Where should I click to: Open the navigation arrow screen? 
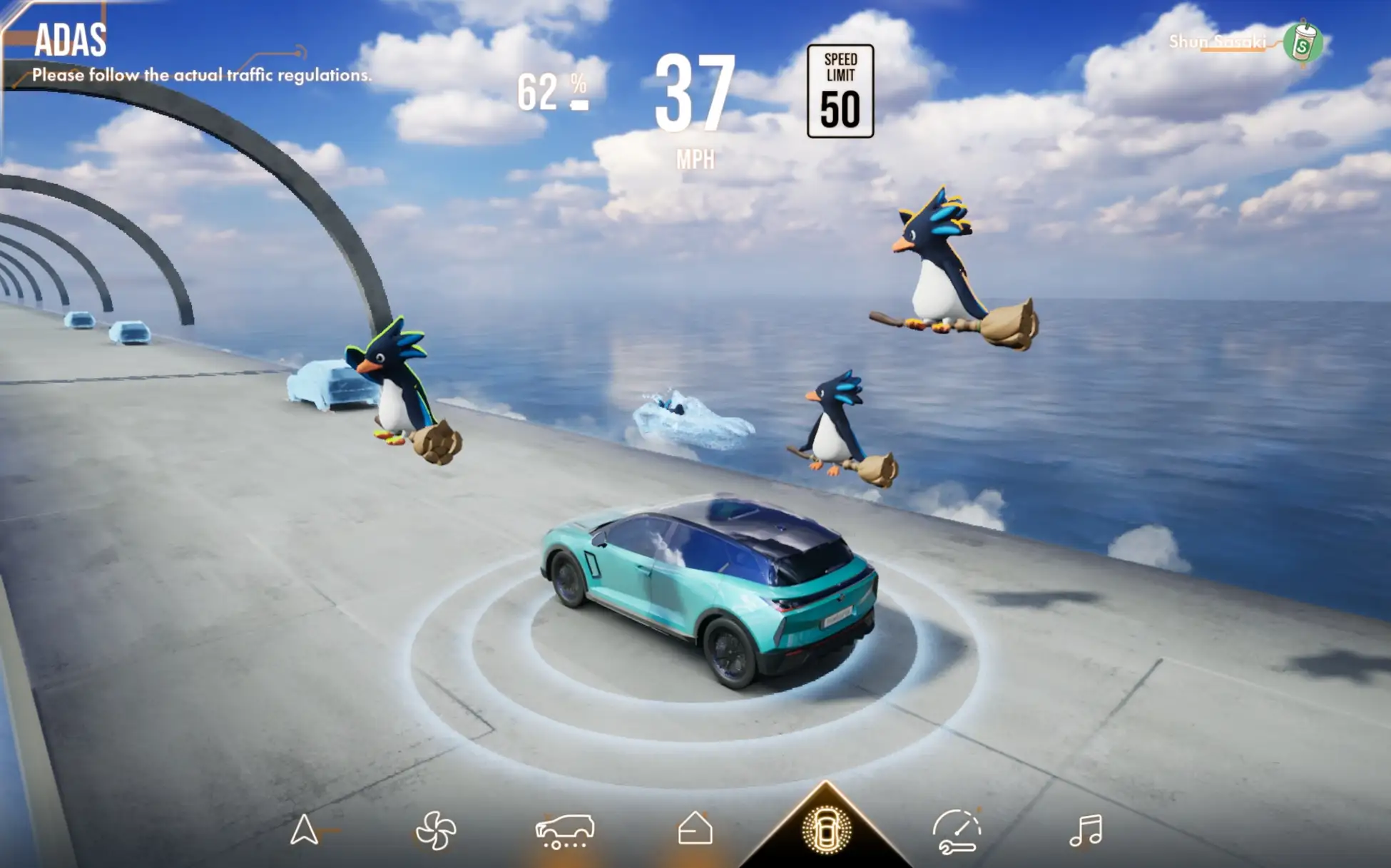pos(305,830)
